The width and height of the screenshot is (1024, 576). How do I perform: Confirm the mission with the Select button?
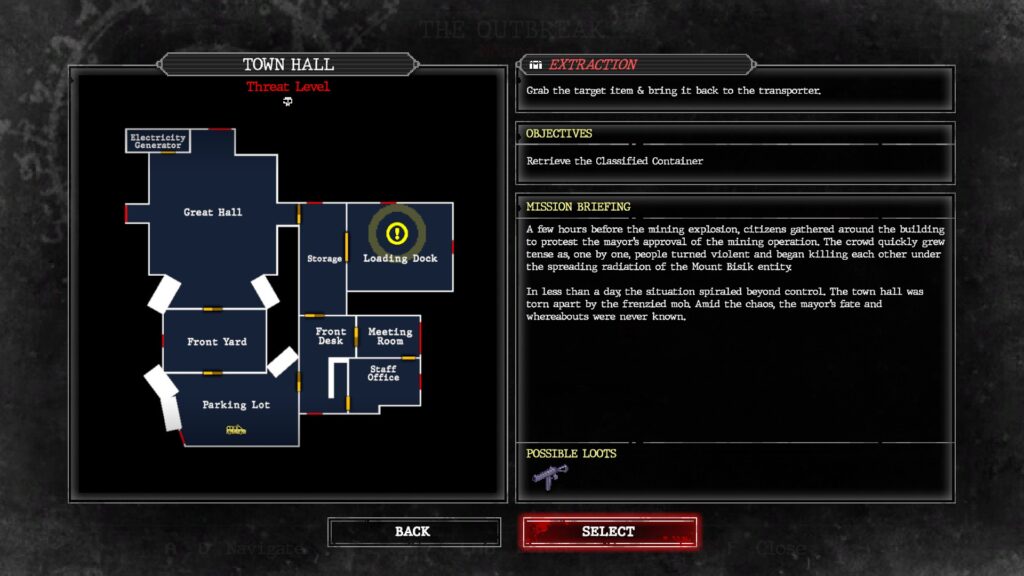(608, 532)
